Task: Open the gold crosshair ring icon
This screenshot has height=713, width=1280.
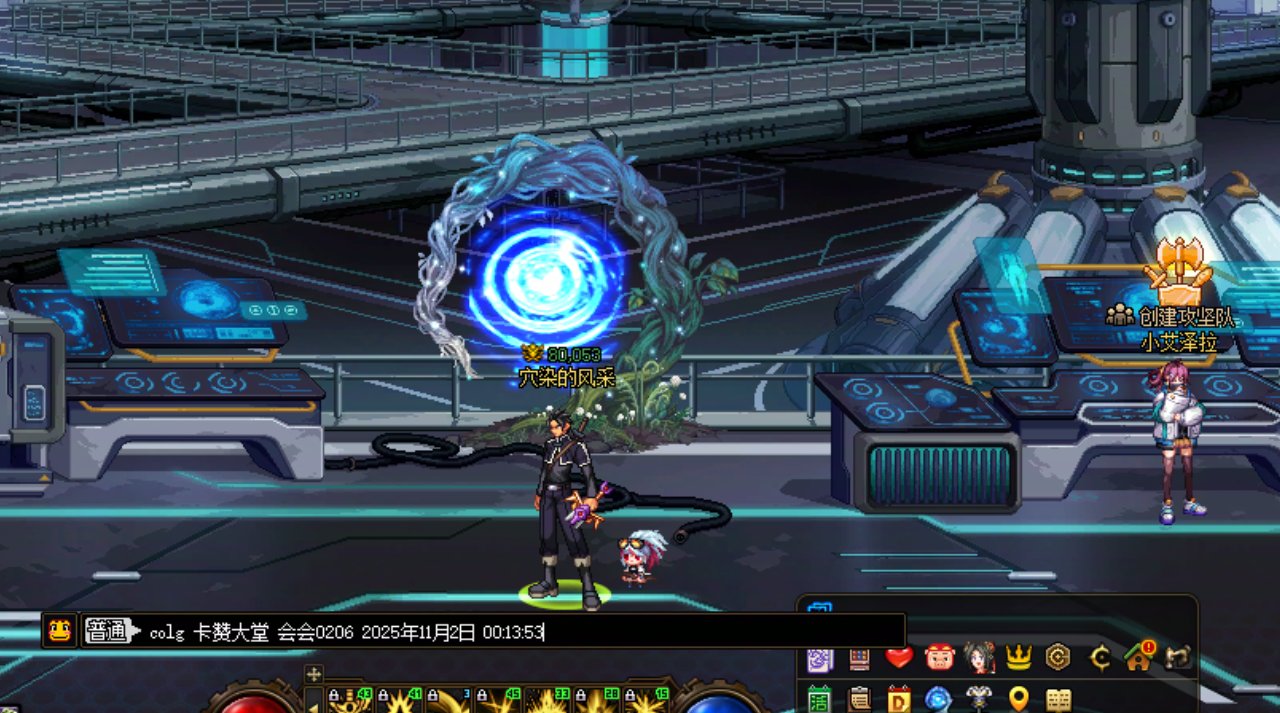Action: tap(1100, 658)
